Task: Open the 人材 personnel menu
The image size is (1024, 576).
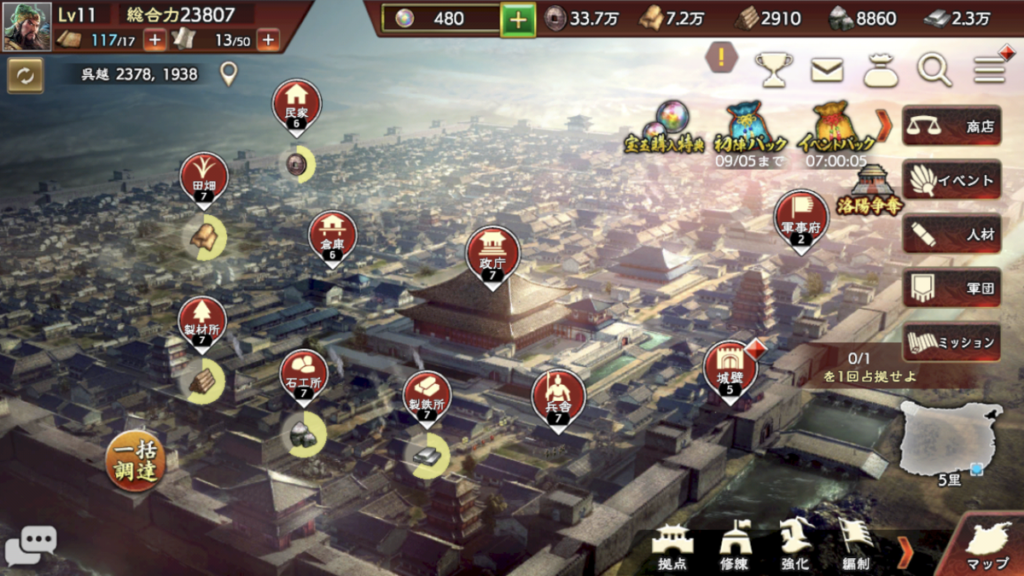Action: (951, 235)
